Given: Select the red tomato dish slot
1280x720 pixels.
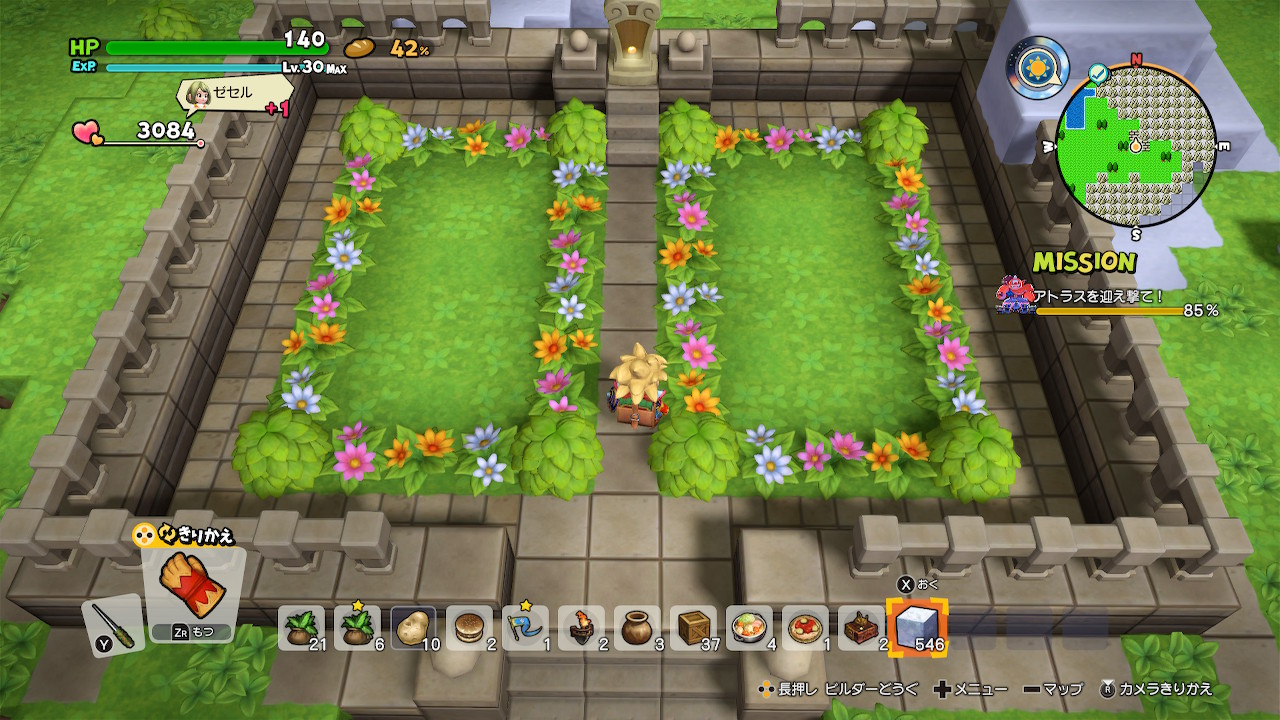Looking at the screenshot, I should click(x=805, y=629).
